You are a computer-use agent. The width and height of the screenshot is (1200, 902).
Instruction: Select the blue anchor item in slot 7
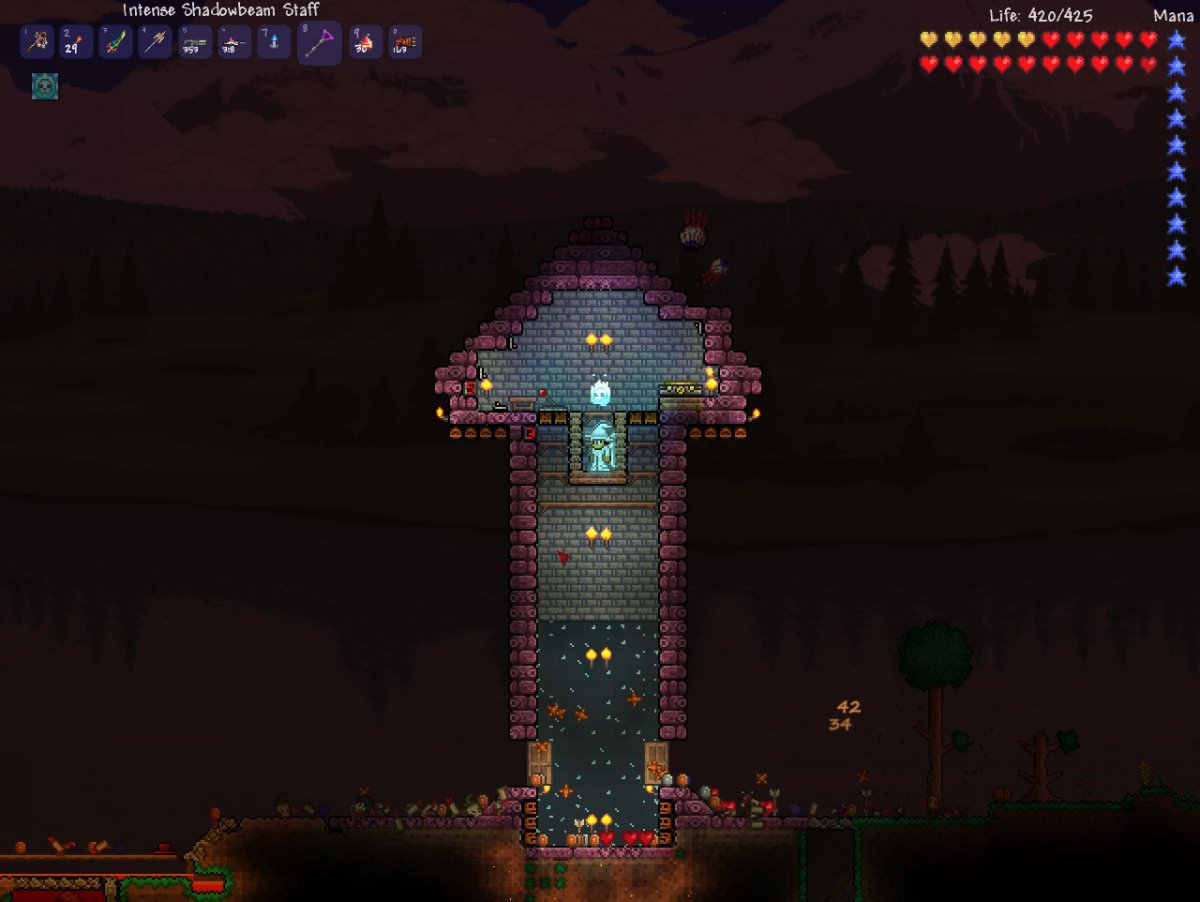point(274,43)
